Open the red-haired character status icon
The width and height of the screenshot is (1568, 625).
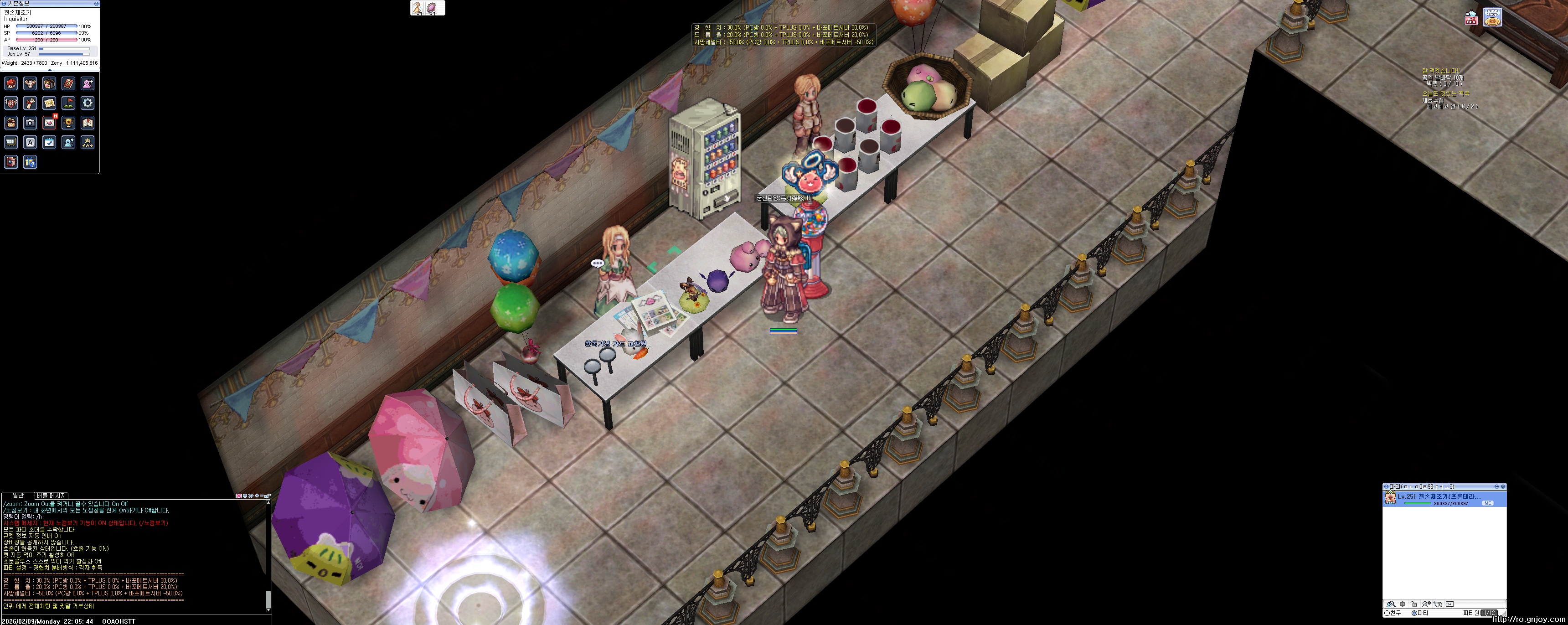click(x=10, y=83)
